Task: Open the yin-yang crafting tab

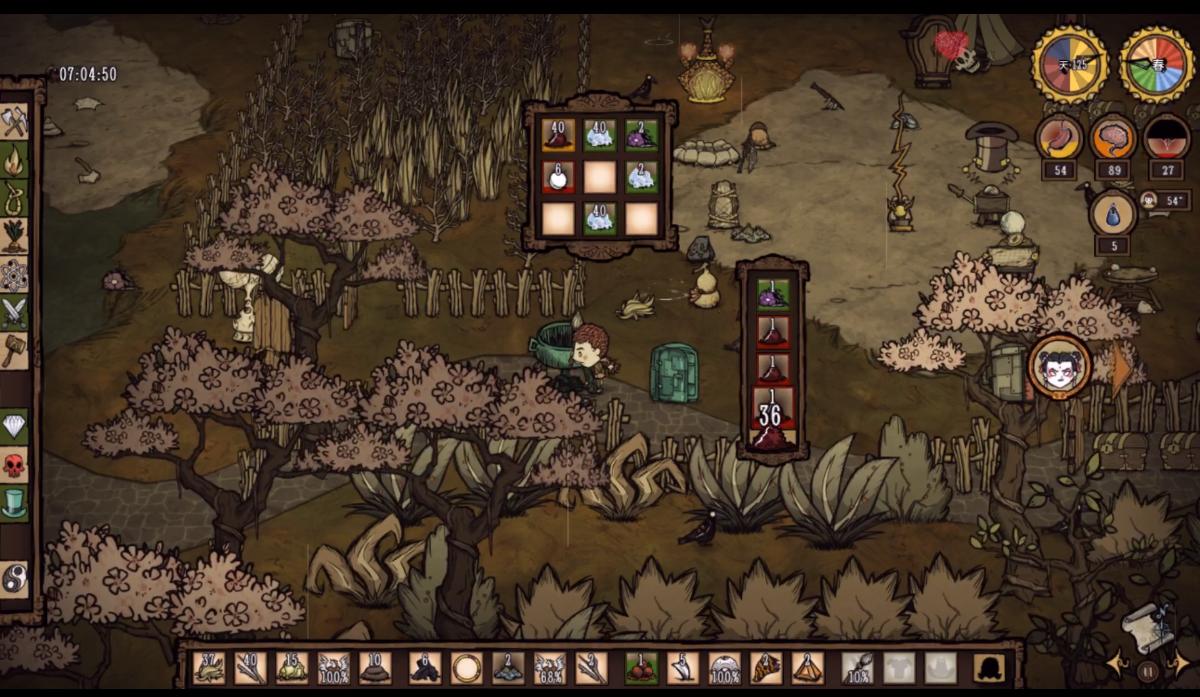Action: pyautogui.click(x=15, y=579)
